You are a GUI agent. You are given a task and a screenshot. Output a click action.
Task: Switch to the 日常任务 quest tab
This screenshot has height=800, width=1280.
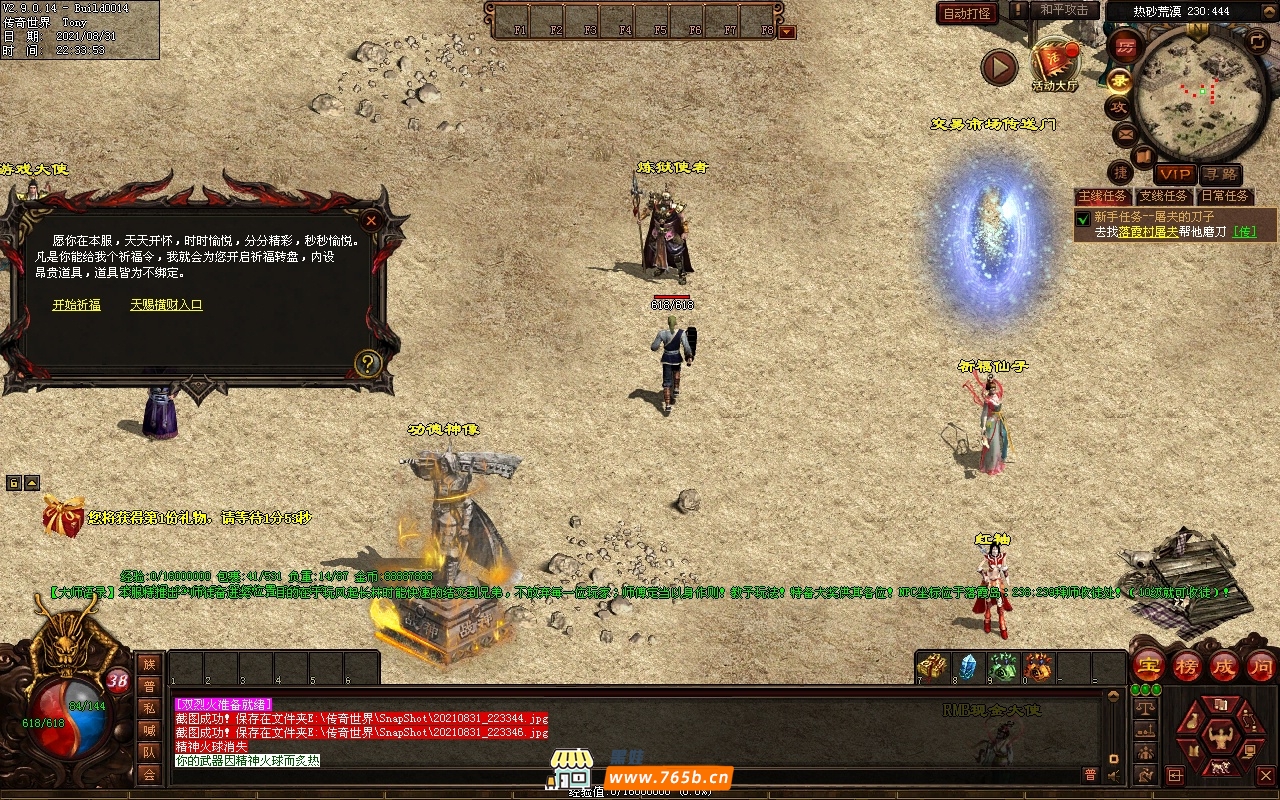[x=1225, y=196]
